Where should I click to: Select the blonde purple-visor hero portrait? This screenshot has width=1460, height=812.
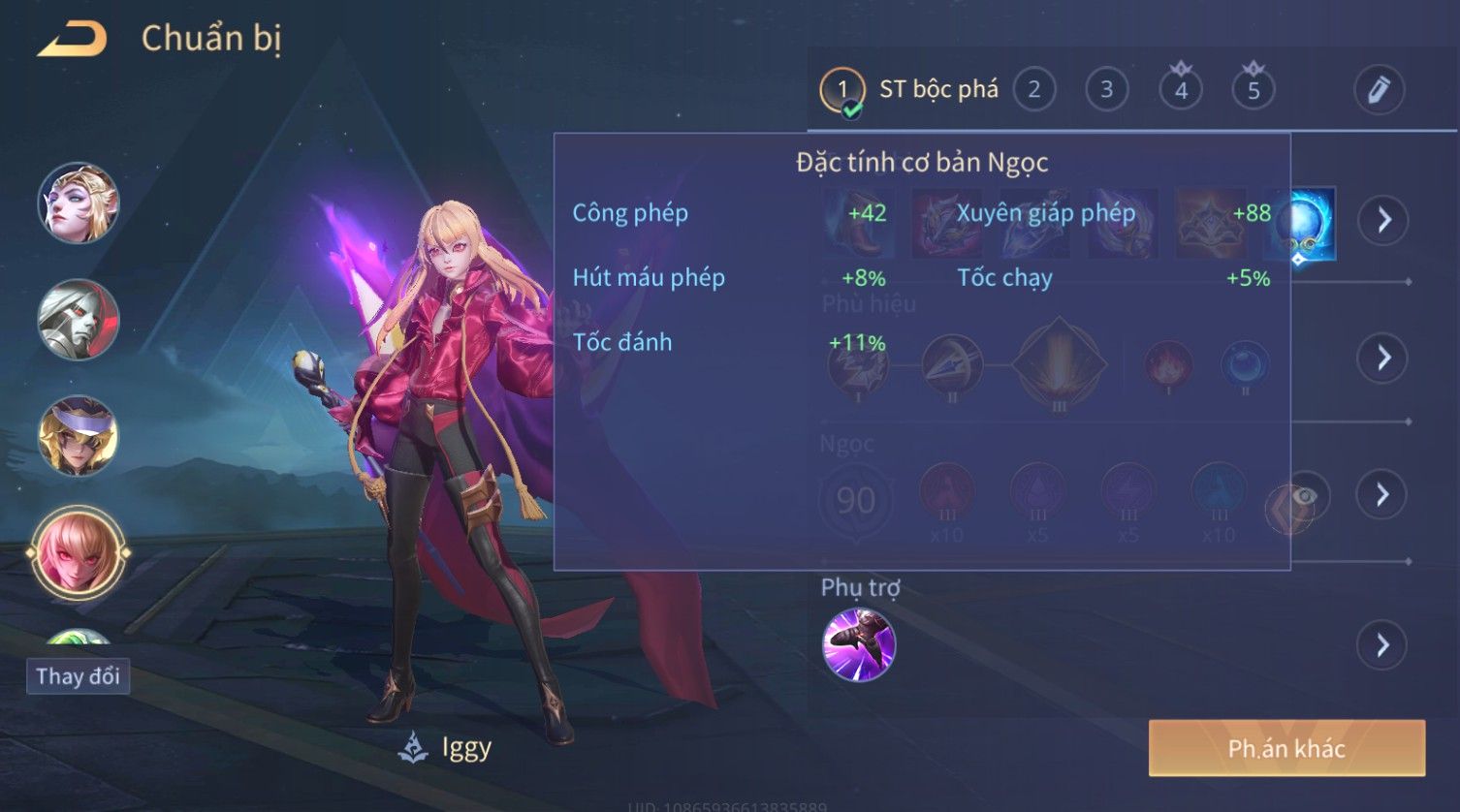[78, 436]
